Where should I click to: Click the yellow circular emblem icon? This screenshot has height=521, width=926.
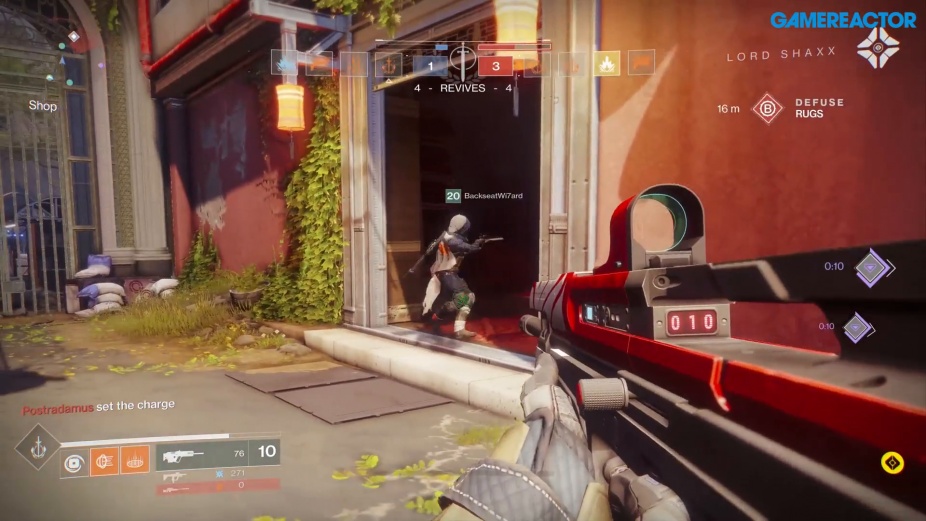(892, 463)
